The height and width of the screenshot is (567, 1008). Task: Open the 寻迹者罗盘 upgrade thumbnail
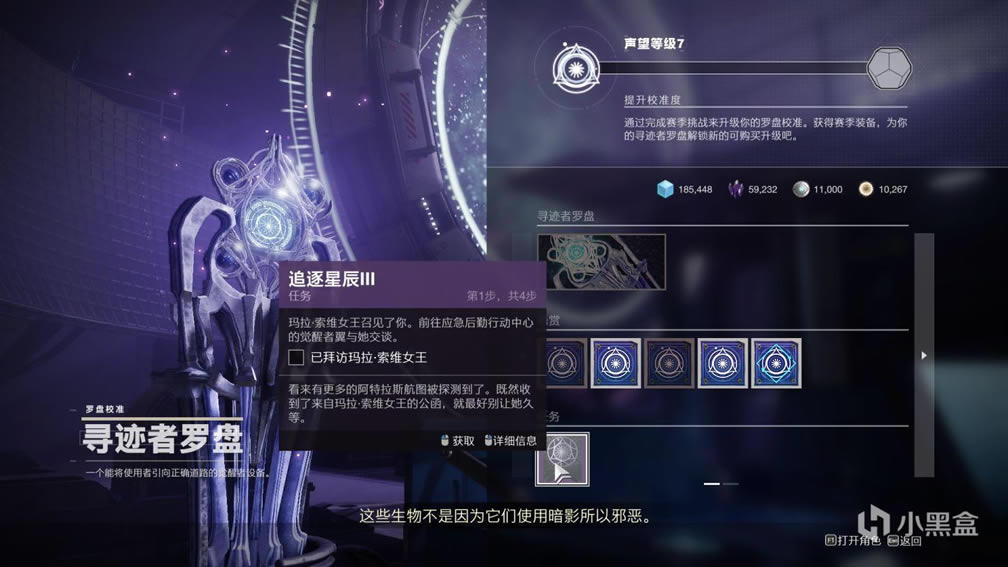pos(601,262)
